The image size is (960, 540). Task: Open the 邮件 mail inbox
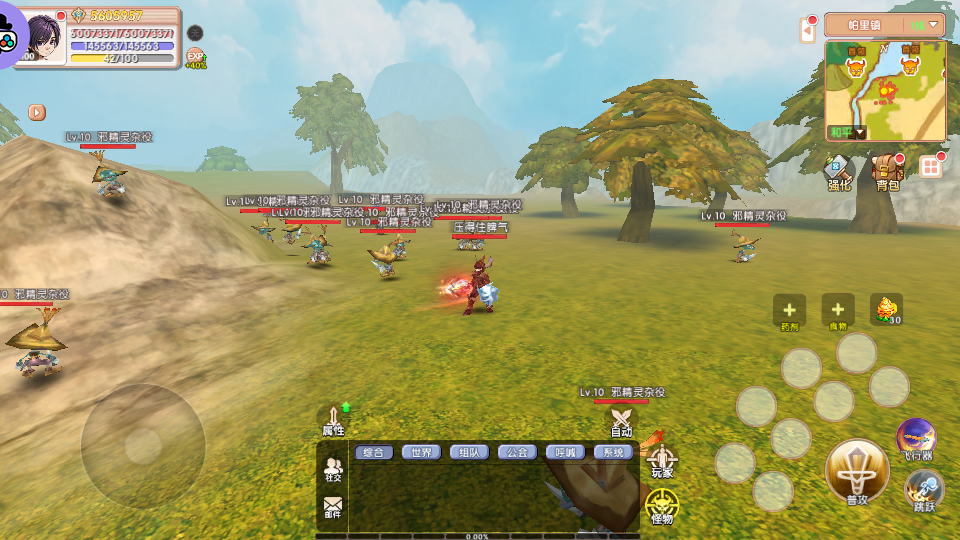(x=332, y=508)
